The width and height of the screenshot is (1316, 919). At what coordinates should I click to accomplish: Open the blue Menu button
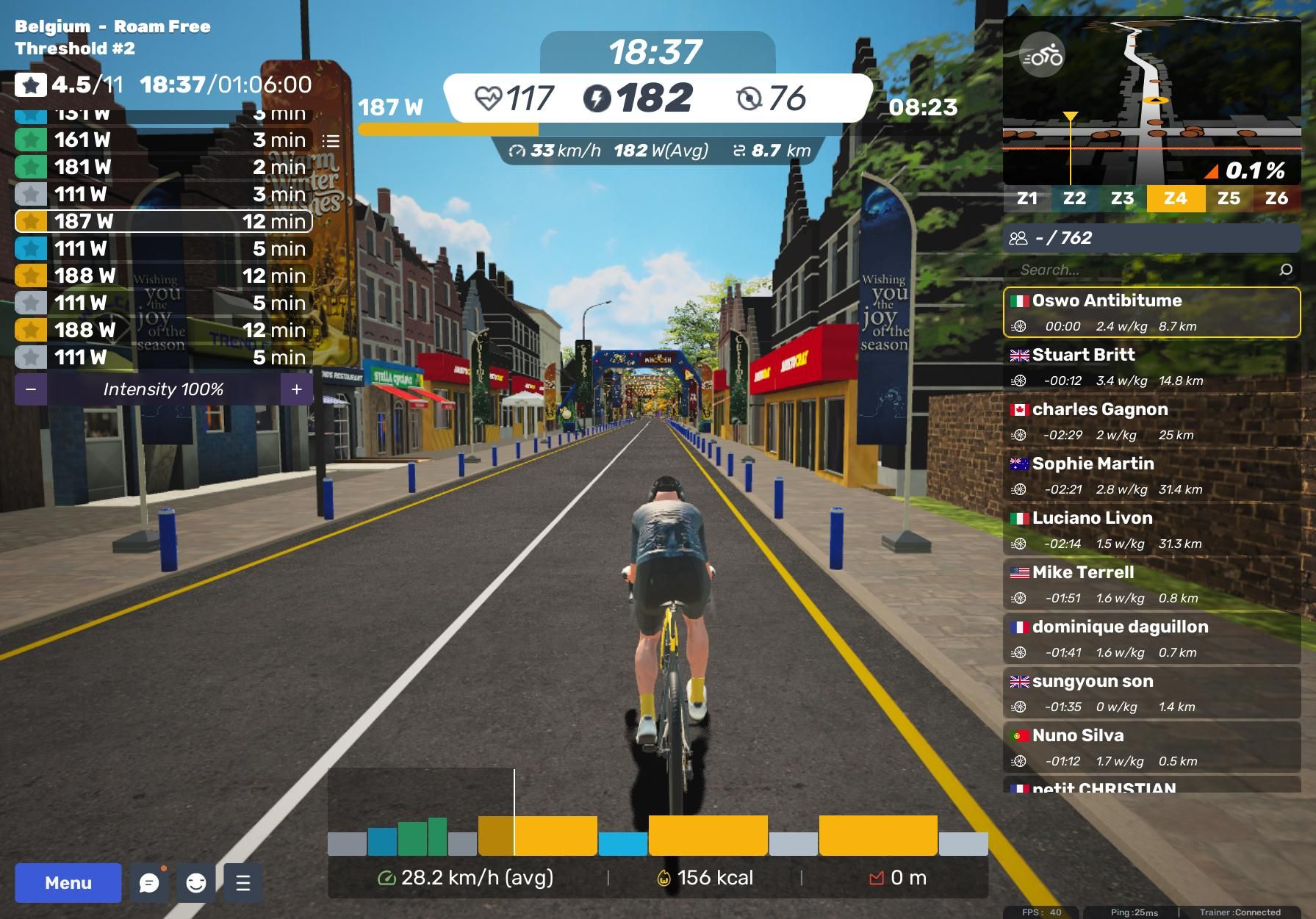click(x=68, y=882)
